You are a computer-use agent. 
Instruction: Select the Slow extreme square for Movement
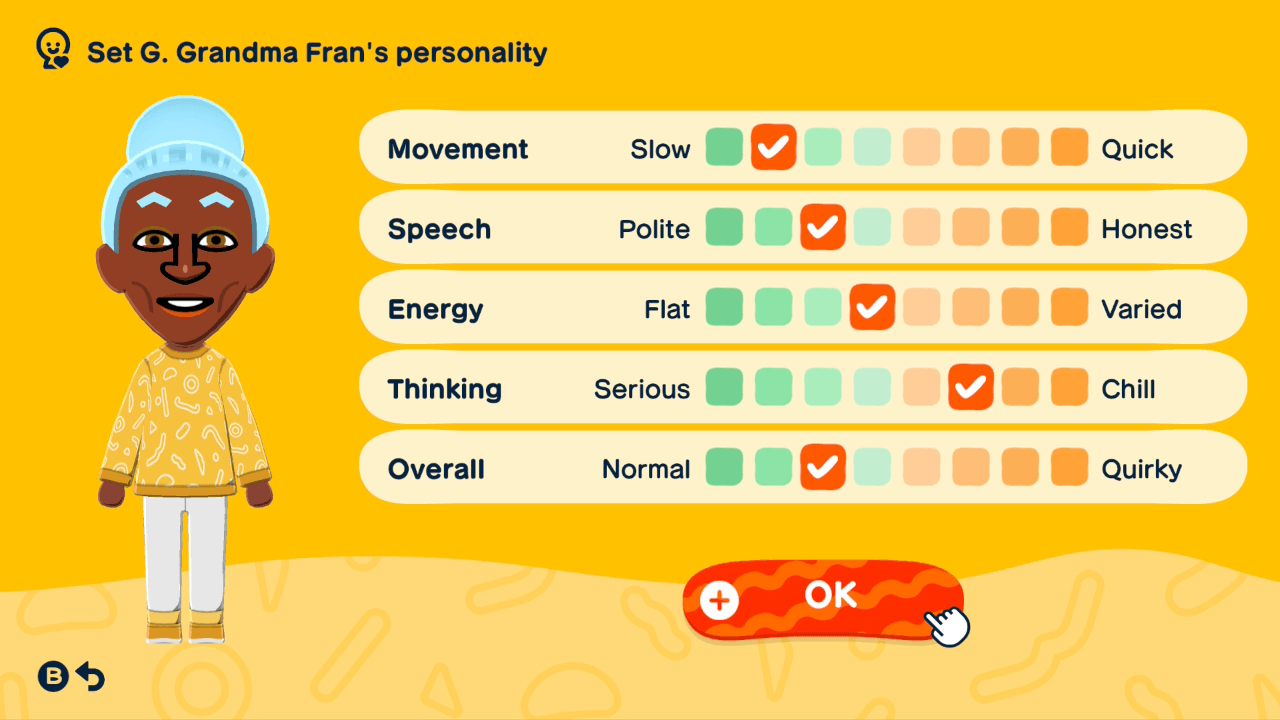pos(724,147)
